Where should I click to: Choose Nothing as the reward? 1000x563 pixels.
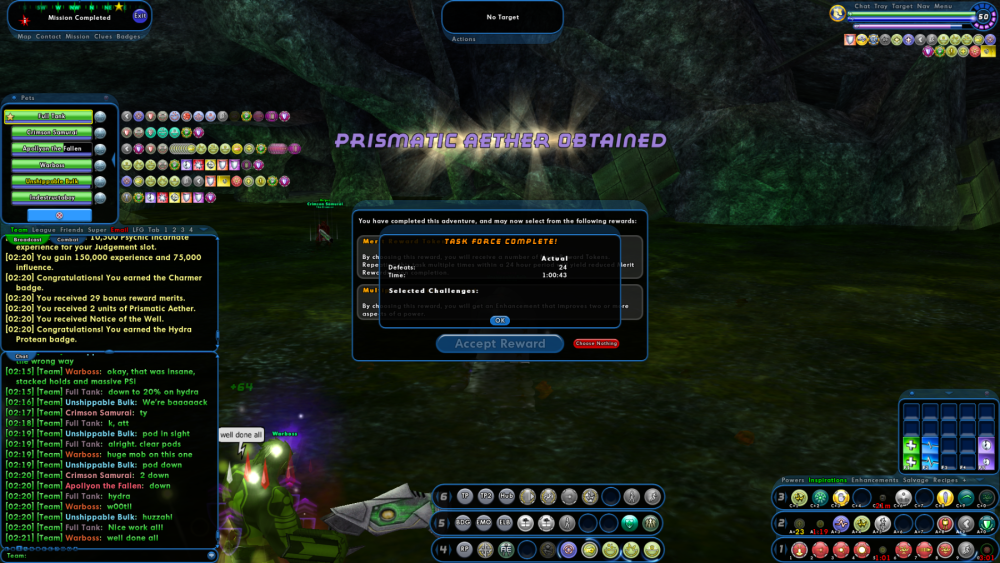(x=596, y=344)
